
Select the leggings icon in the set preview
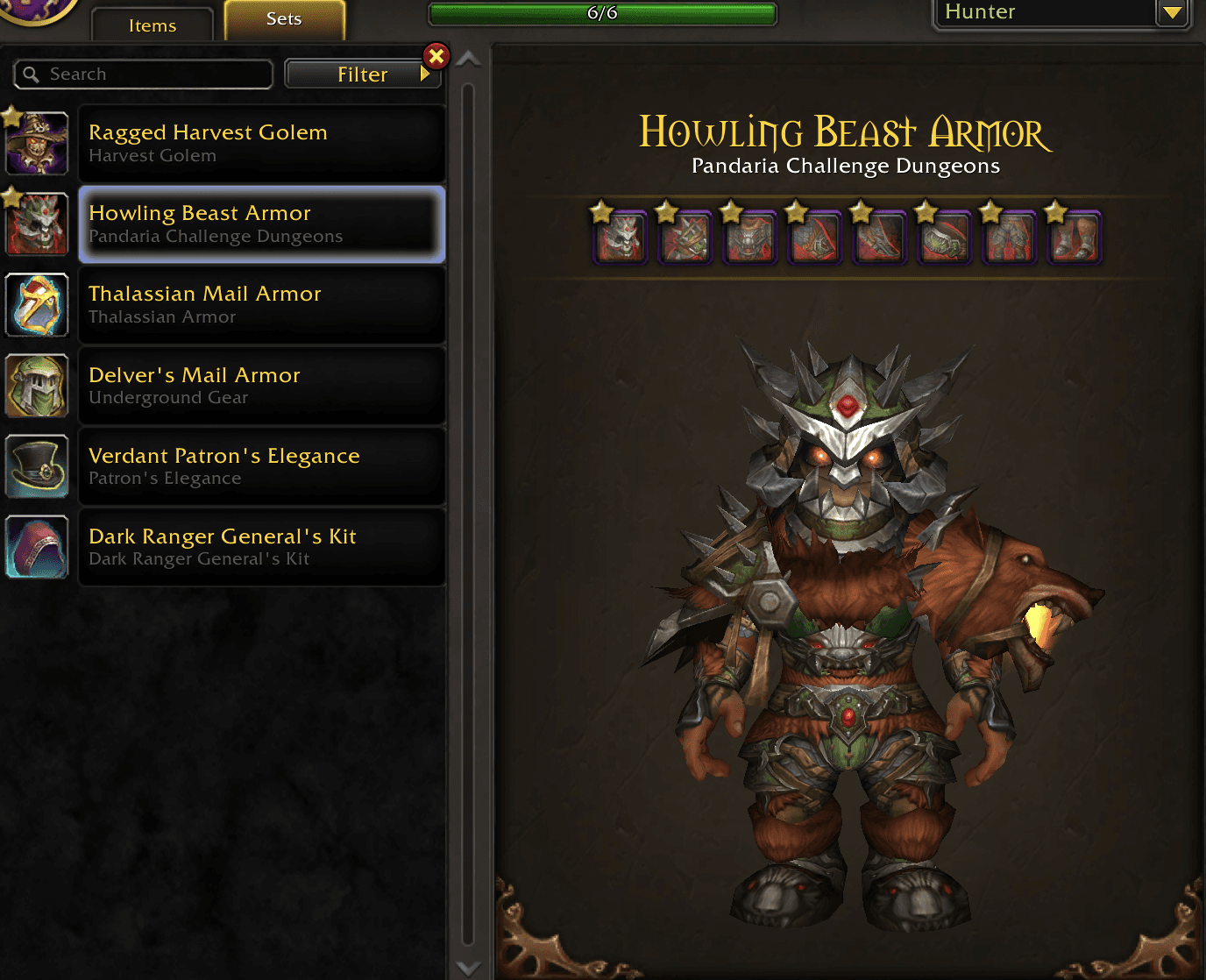(1010, 237)
